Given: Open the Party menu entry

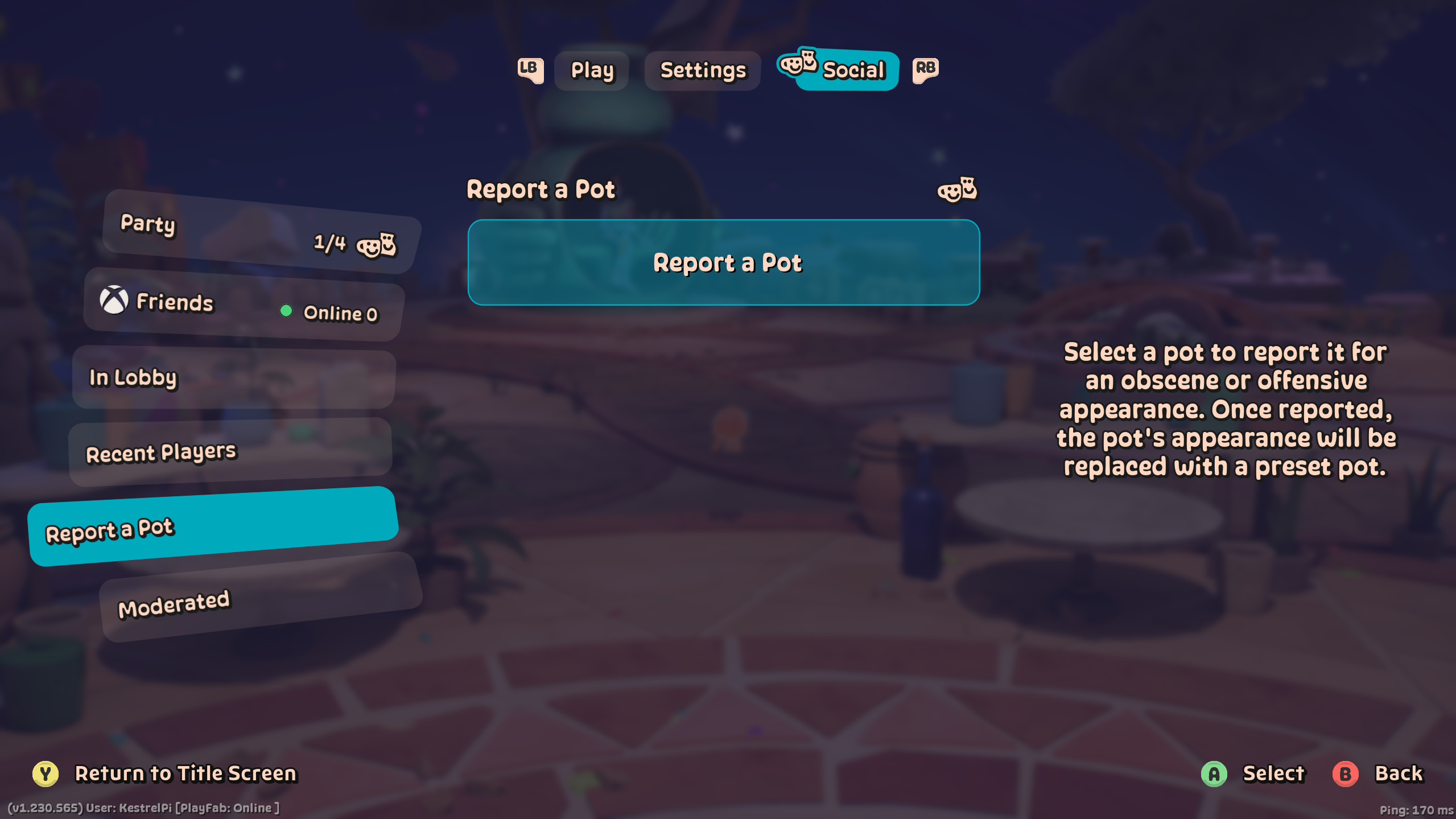Looking at the screenshot, I should point(261,232).
